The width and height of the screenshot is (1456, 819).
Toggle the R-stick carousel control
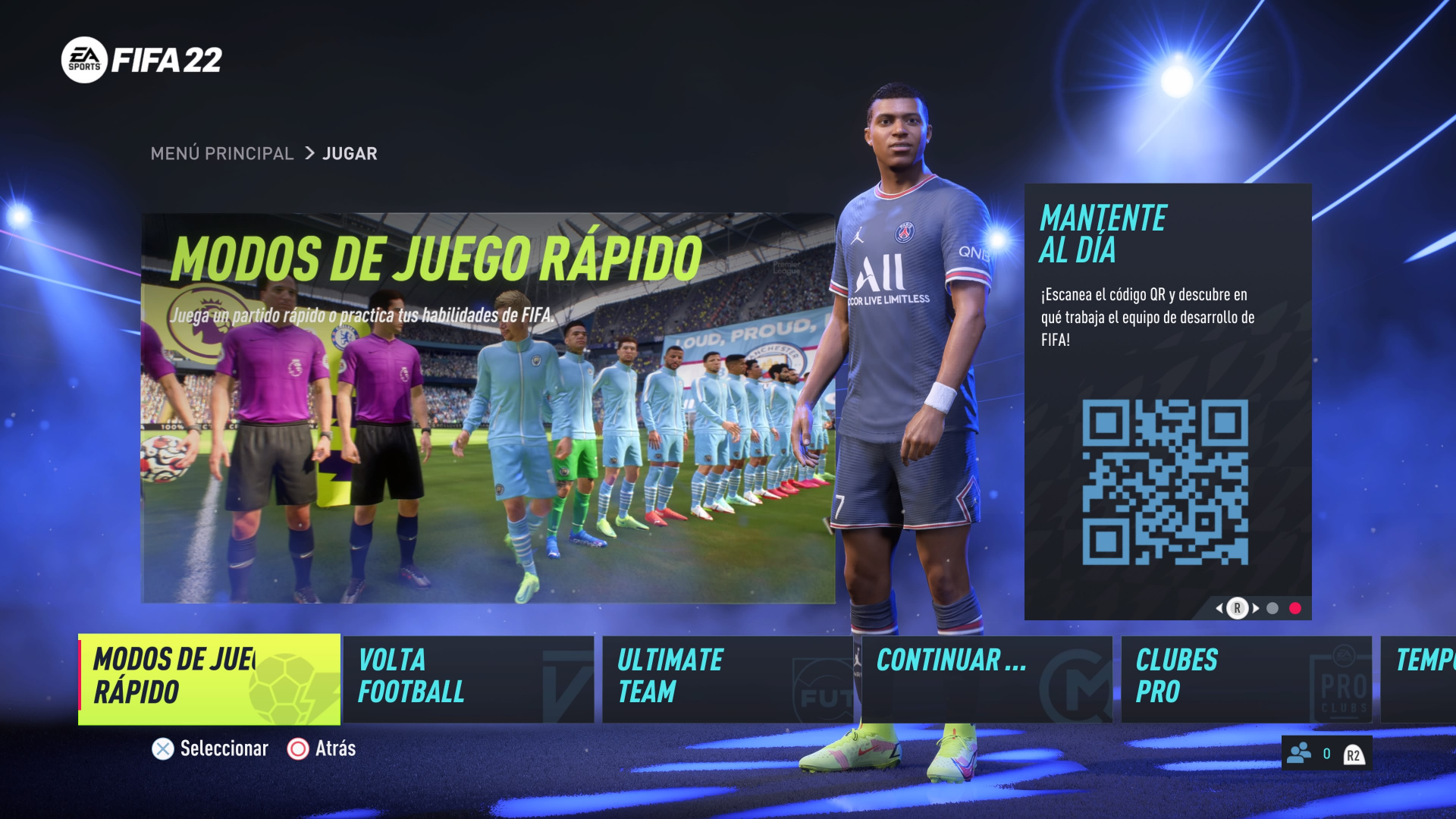[1238, 608]
